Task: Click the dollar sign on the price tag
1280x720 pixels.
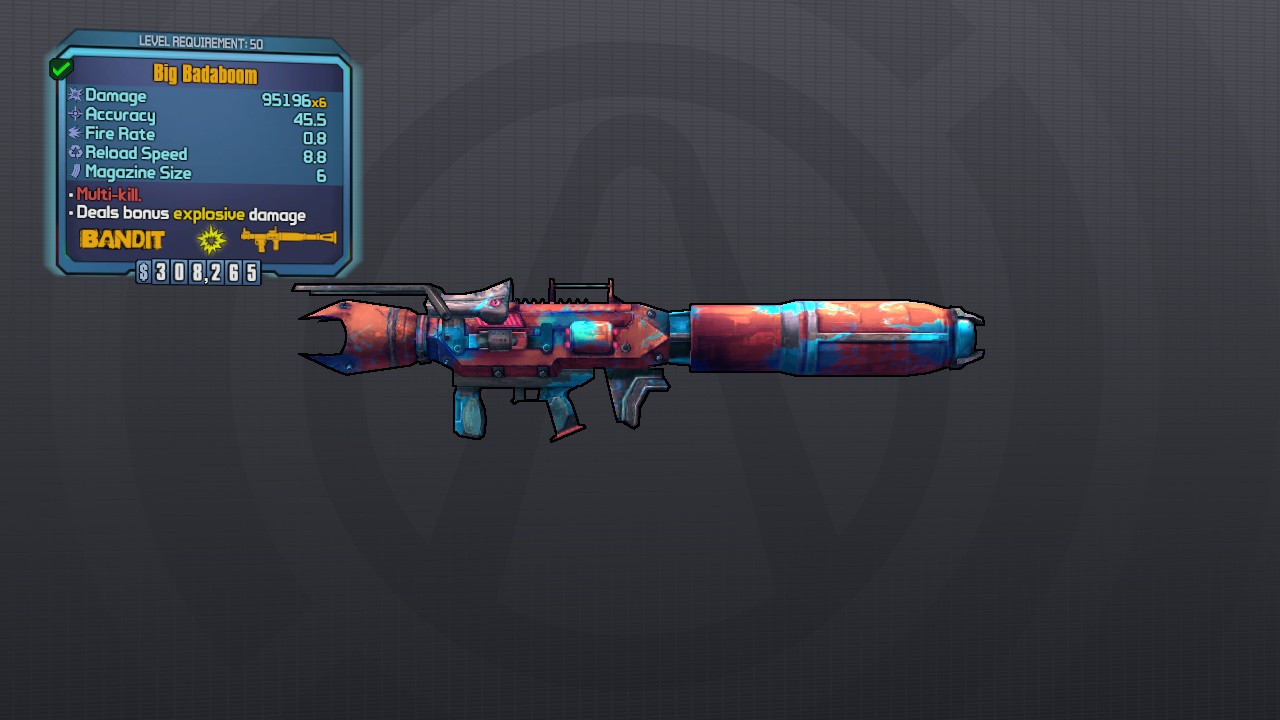Action: (x=143, y=272)
